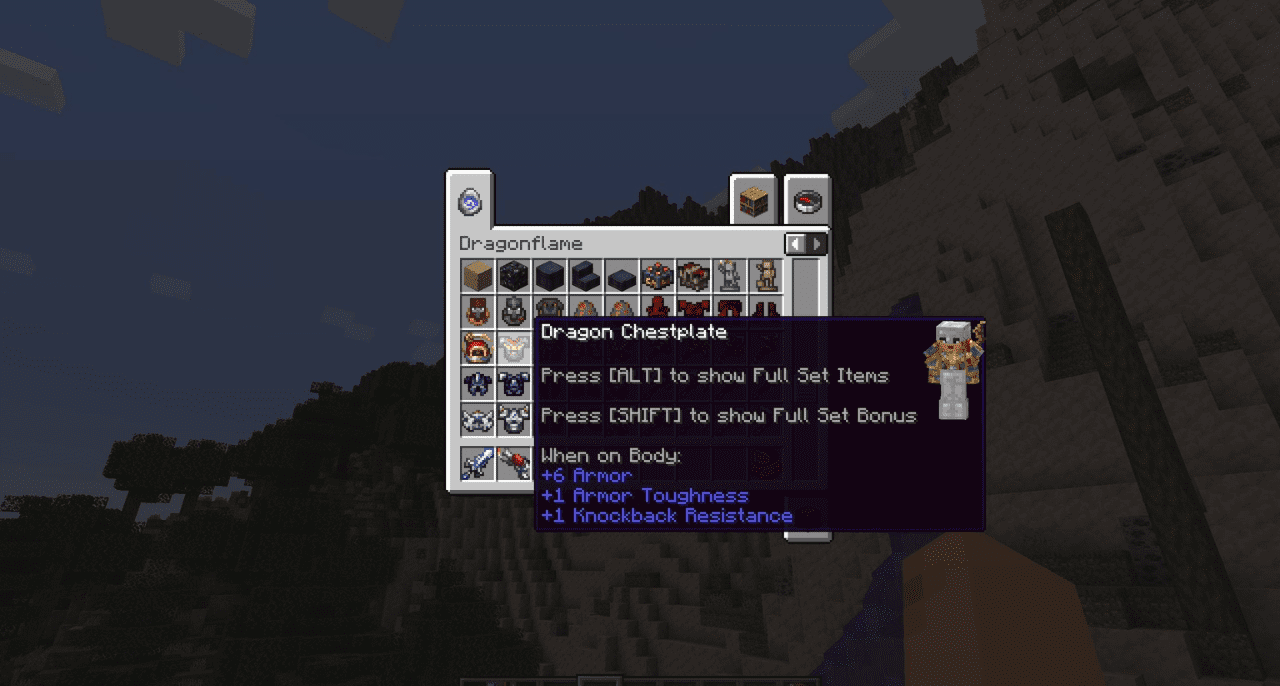
Task: Go to next creative tab page
Action: tap(818, 244)
